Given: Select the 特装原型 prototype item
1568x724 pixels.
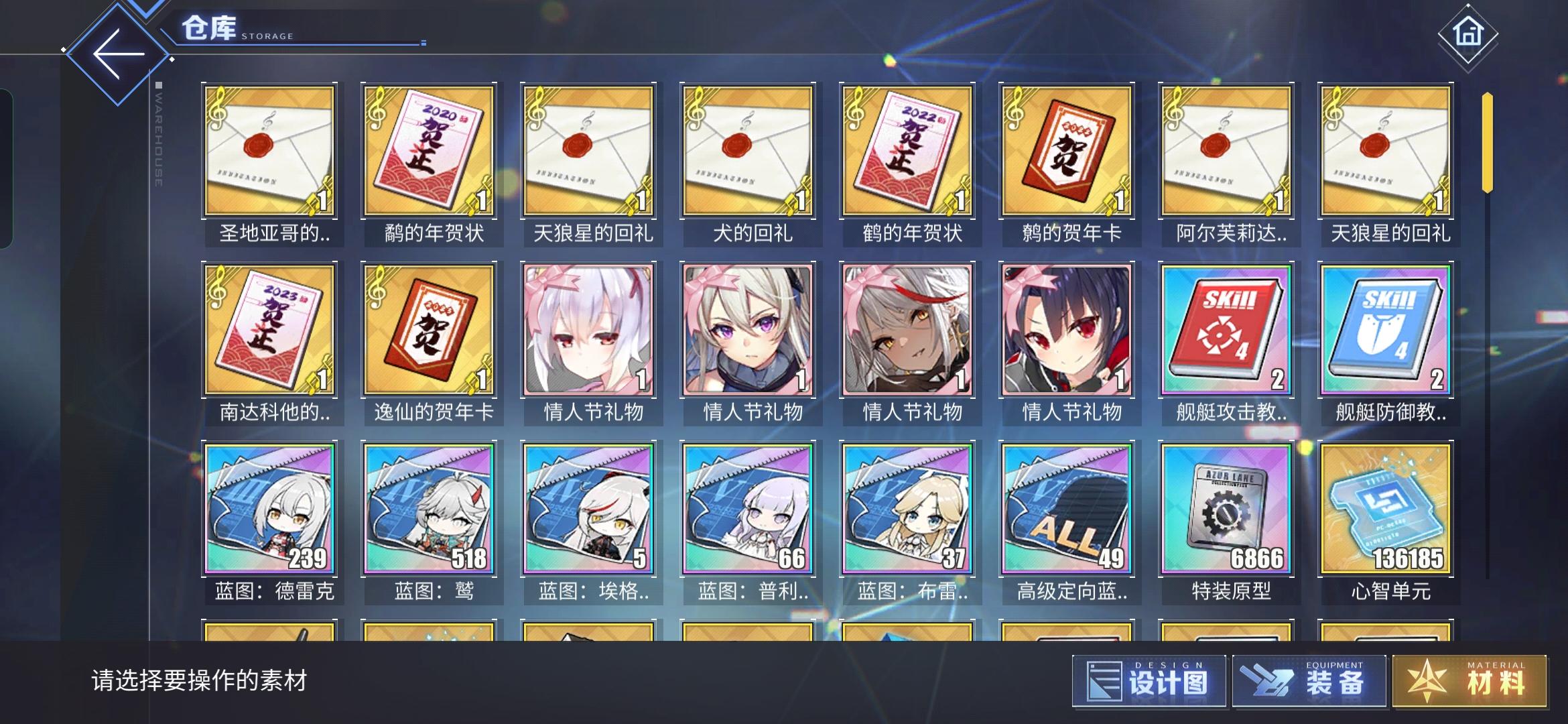Looking at the screenshot, I should coord(1226,509).
